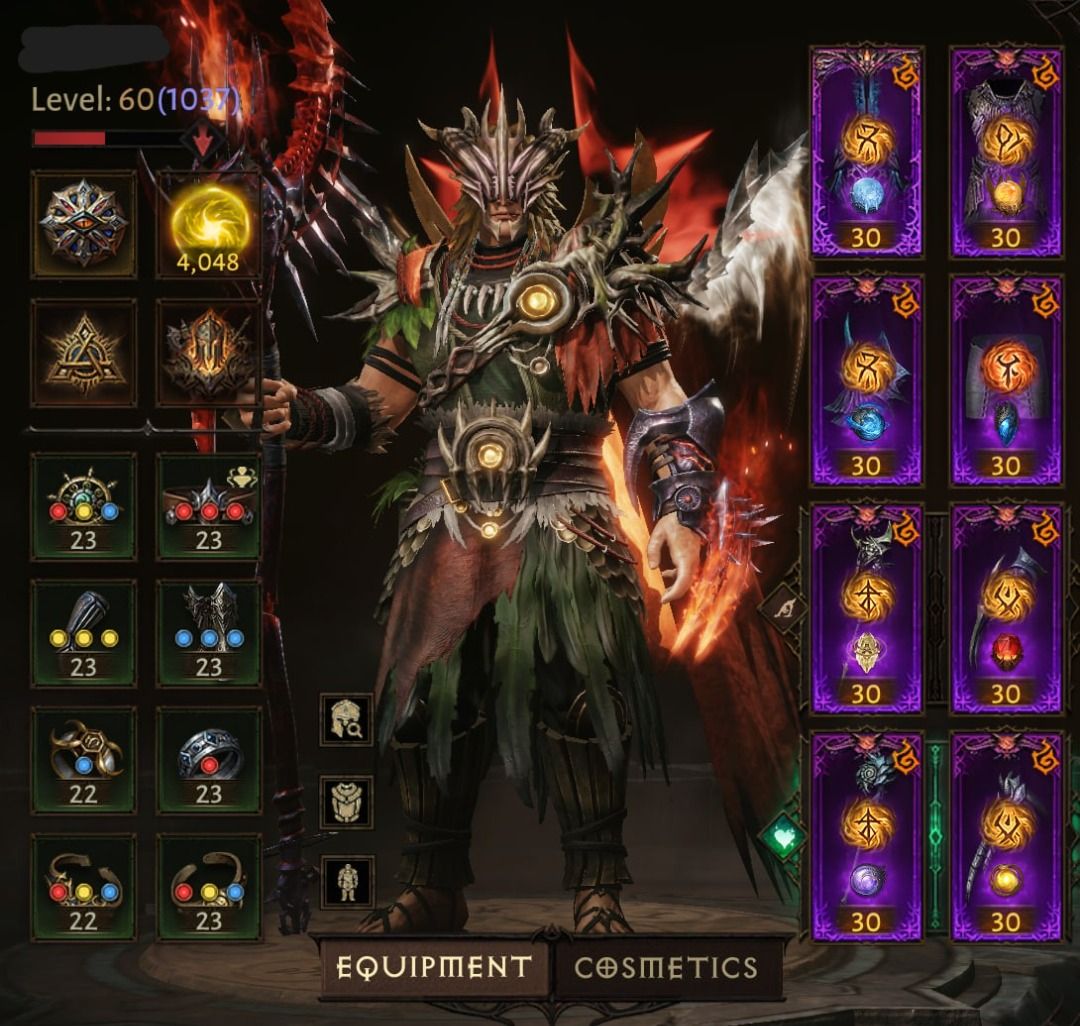The height and width of the screenshot is (1026, 1080).
Task: Select the amulet slot with rank 23
Action: 84,506
